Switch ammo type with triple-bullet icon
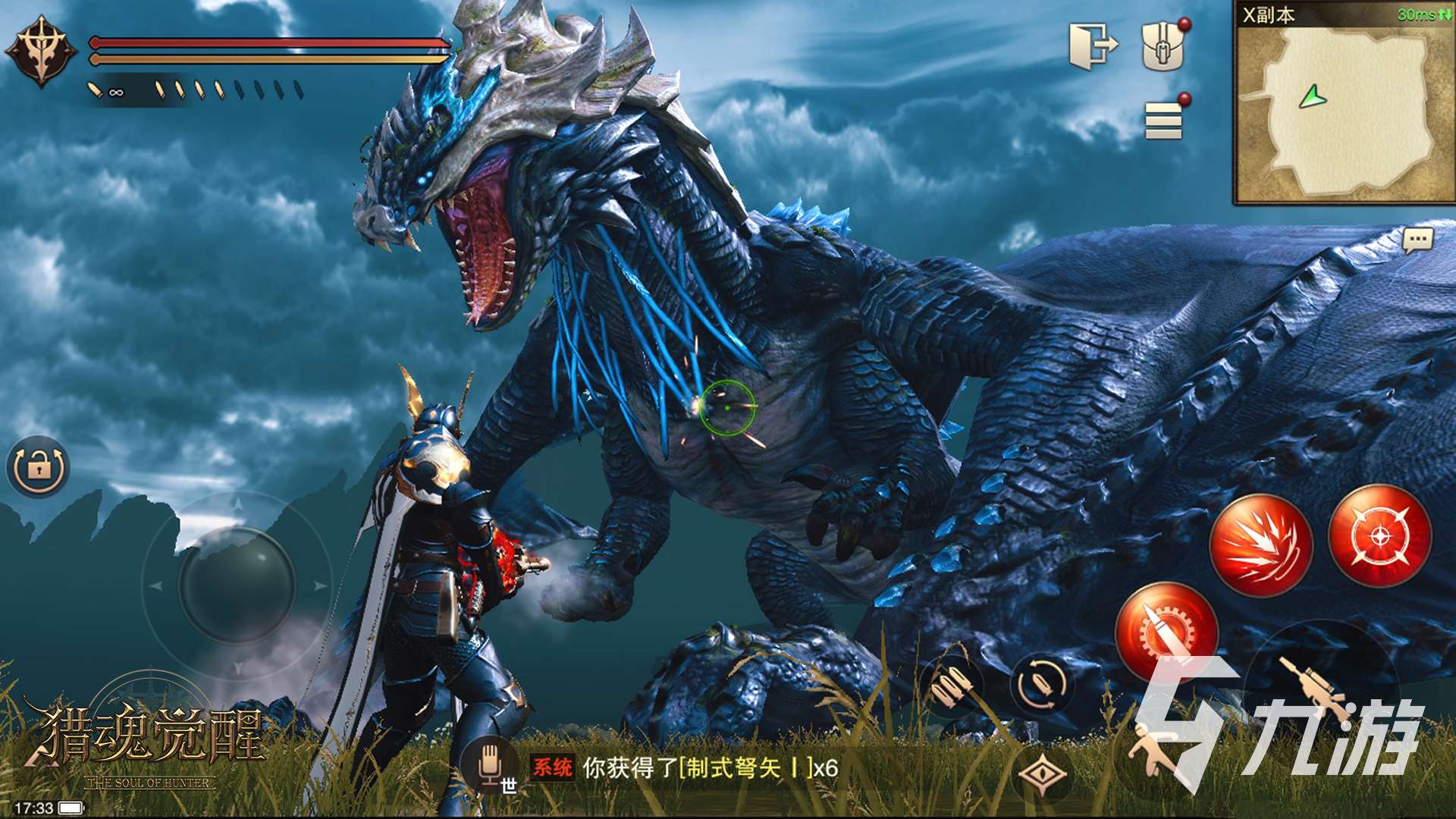1456x819 pixels. (x=951, y=686)
